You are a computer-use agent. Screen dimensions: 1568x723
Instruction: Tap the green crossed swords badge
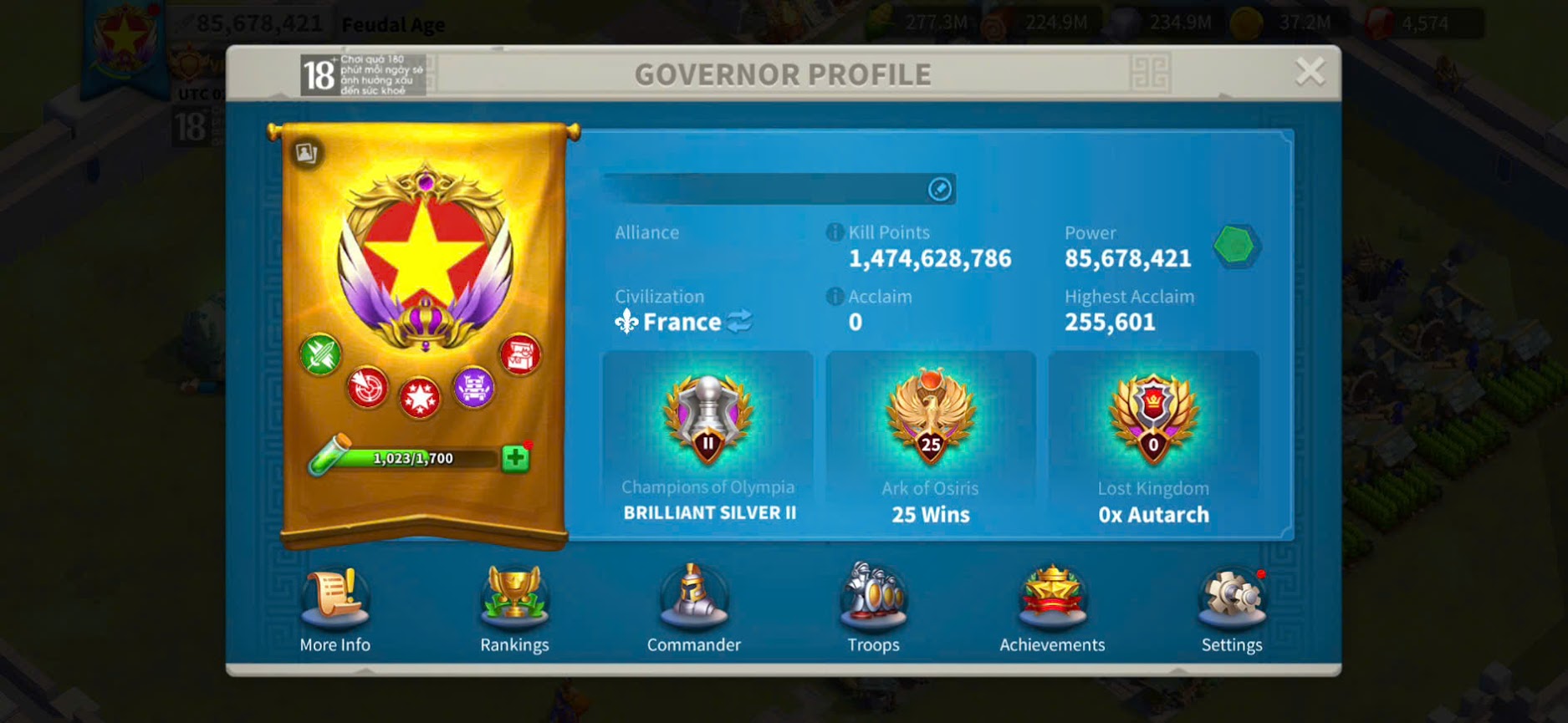click(x=320, y=354)
